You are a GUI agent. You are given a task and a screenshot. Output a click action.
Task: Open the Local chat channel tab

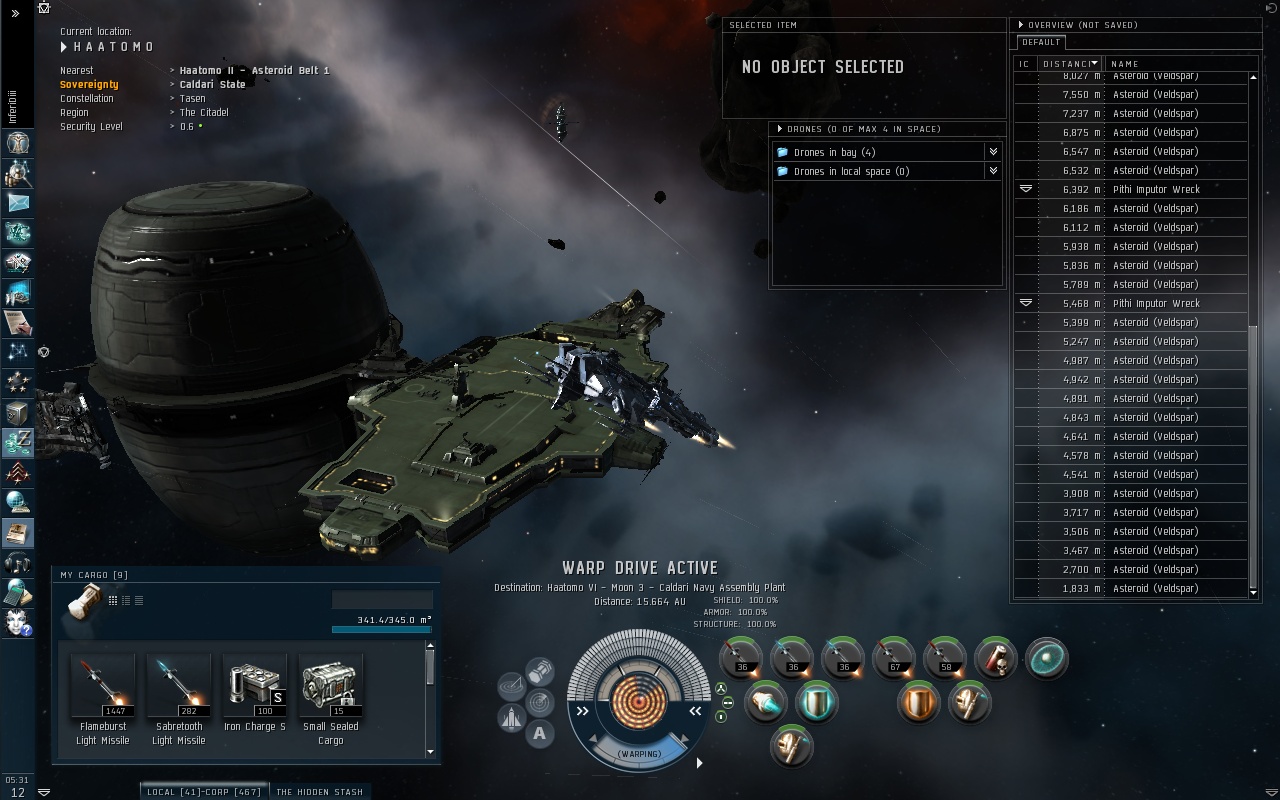click(203, 792)
